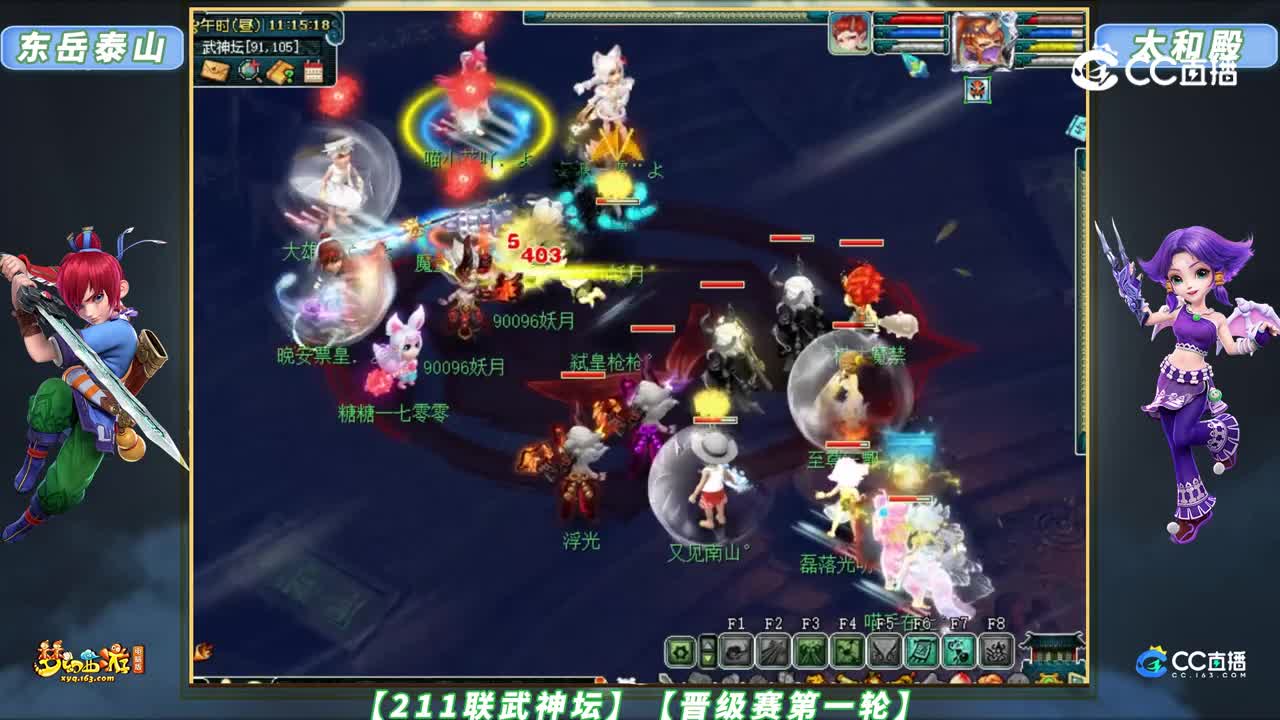Select the F7 bomb skill icon
The height and width of the screenshot is (720, 1280).
(x=957, y=651)
